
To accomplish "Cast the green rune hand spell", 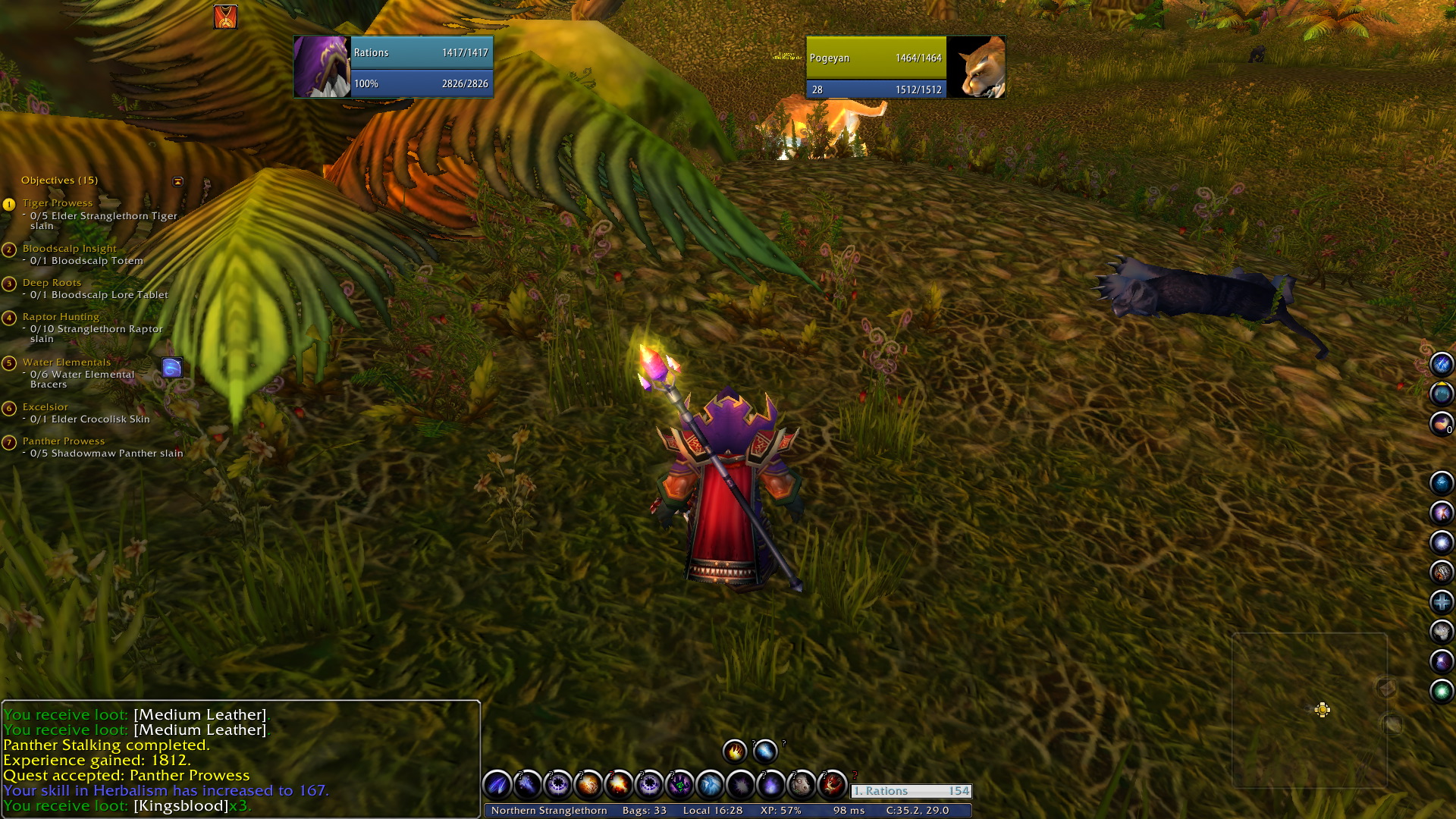I will coord(679,784).
